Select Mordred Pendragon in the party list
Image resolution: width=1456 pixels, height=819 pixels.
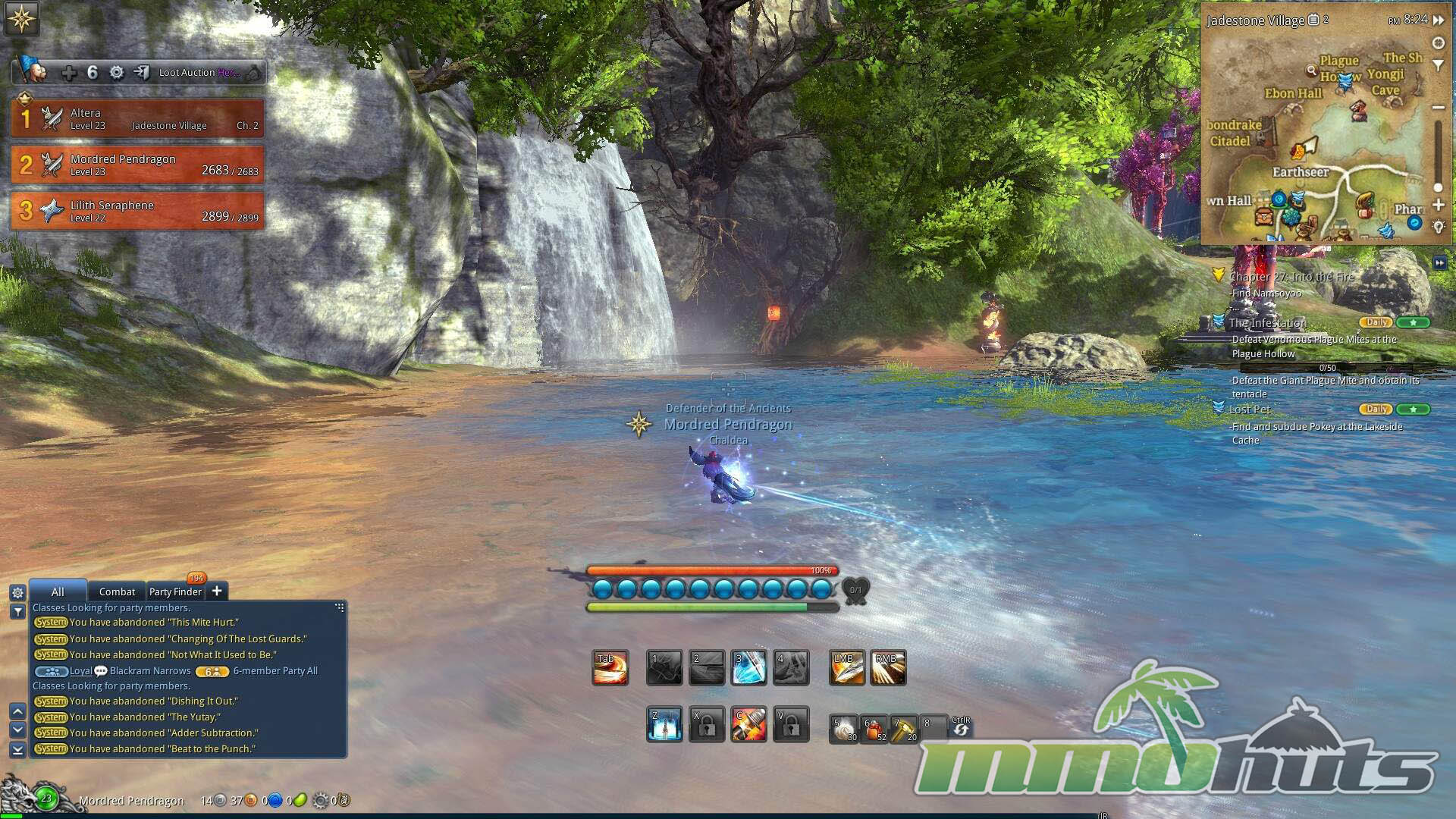[x=137, y=165]
